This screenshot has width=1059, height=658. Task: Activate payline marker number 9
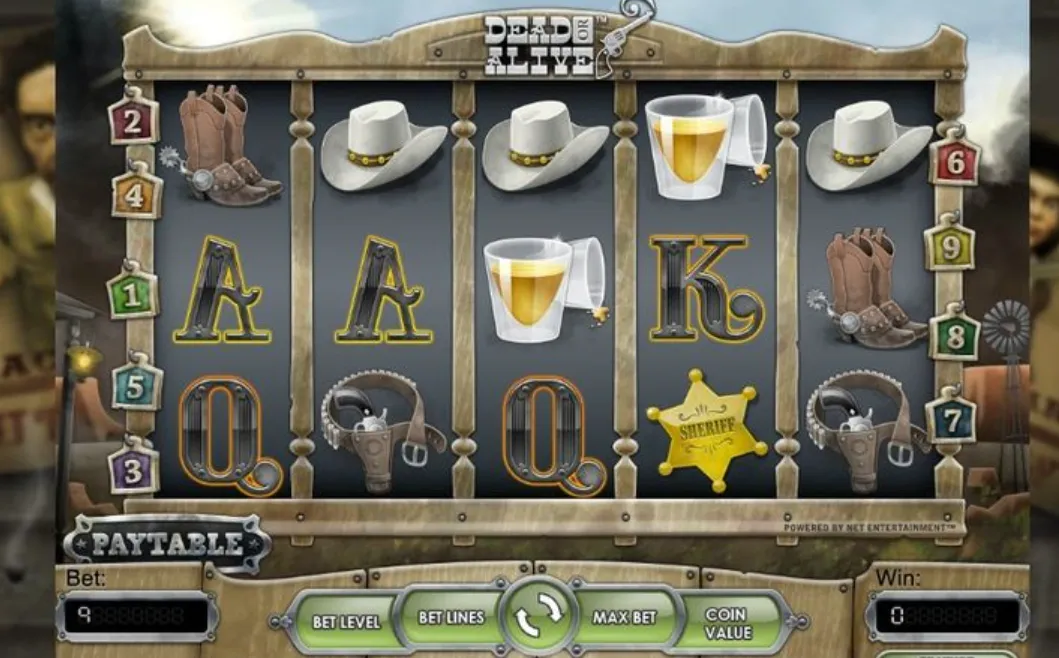coord(950,245)
